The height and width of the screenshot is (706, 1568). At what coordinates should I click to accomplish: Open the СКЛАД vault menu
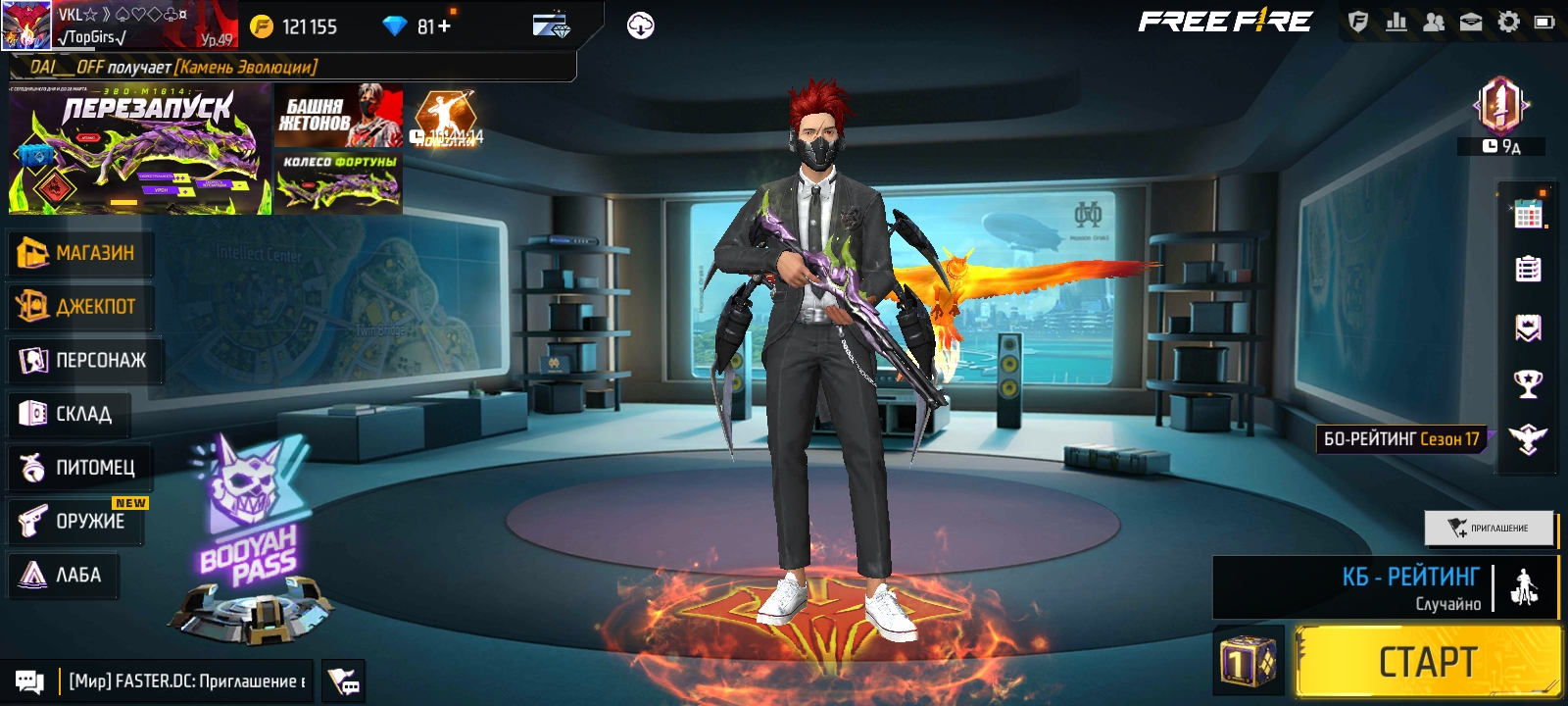tap(67, 414)
